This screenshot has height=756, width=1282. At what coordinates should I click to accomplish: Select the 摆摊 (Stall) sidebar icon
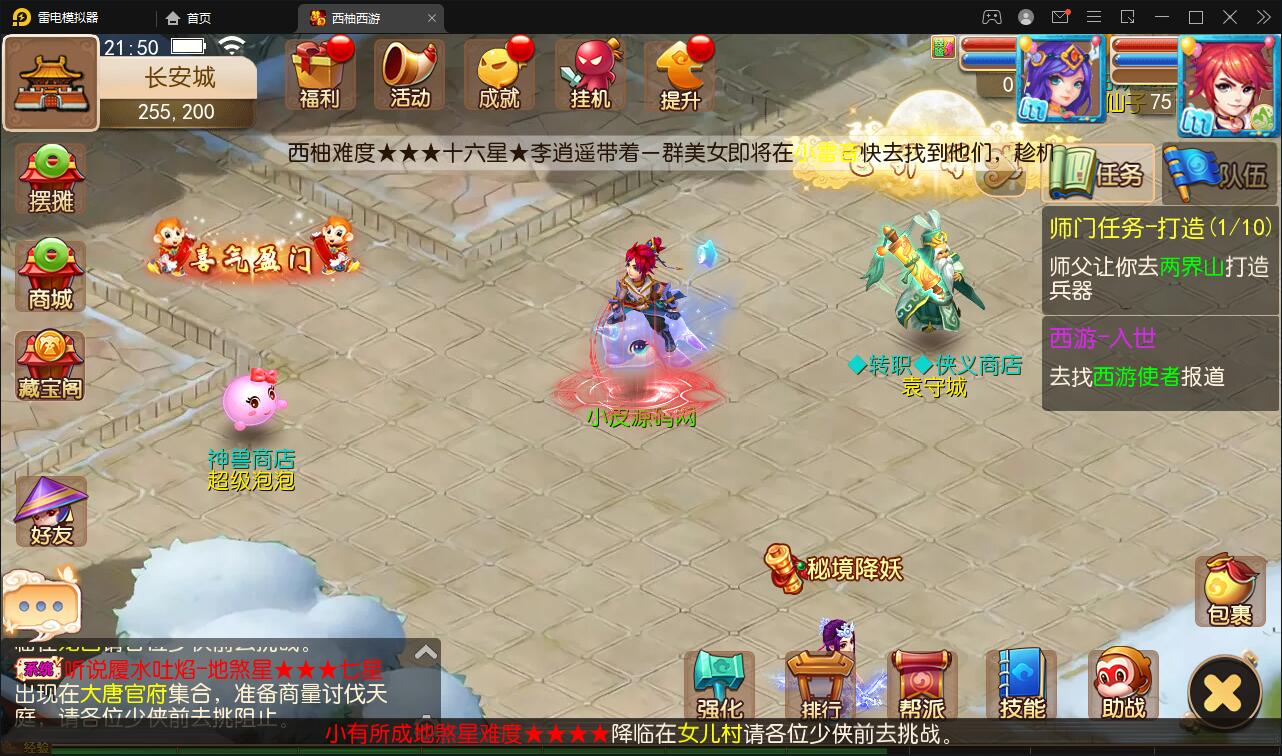click(x=49, y=178)
